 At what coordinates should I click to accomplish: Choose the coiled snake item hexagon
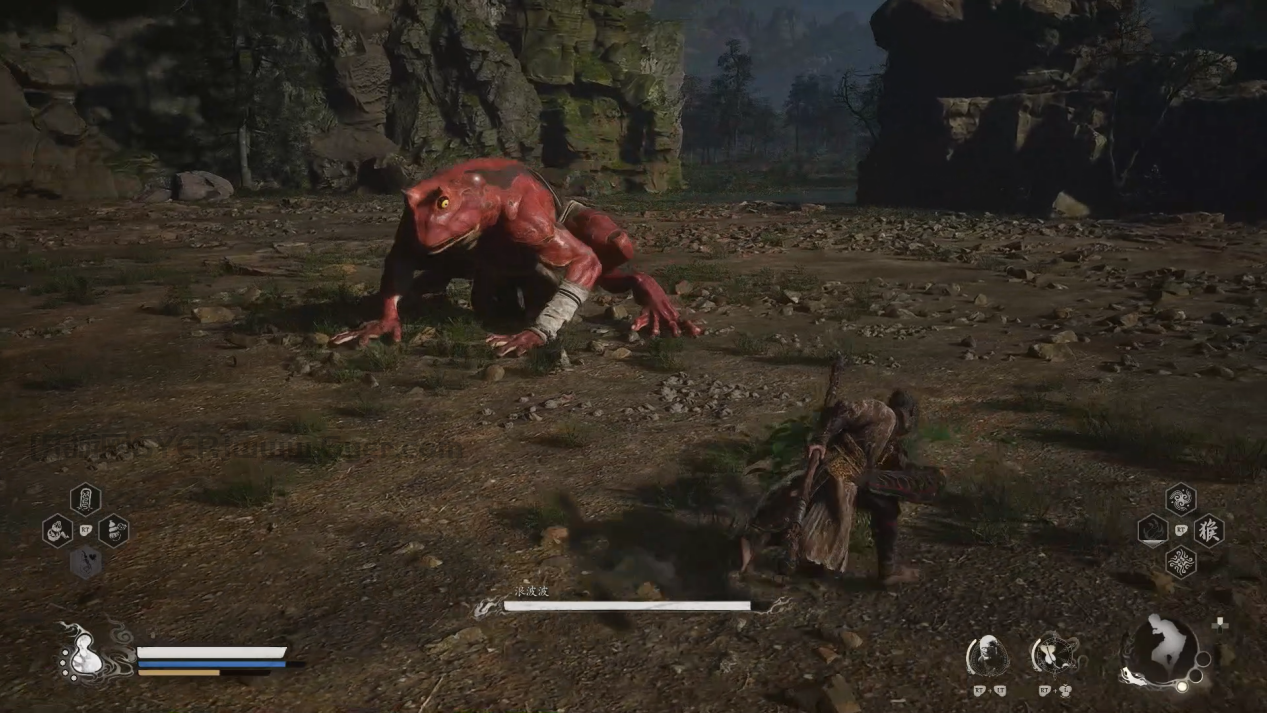click(57, 530)
